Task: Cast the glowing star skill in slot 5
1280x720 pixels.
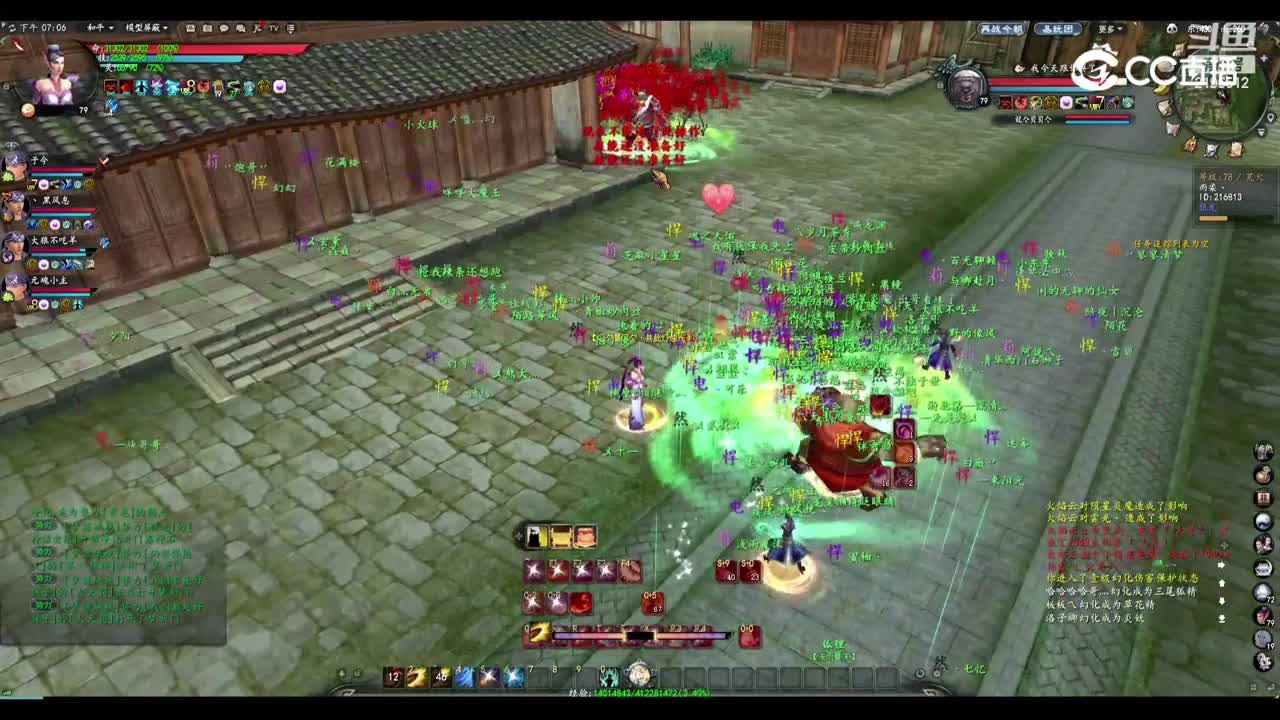Action: click(x=489, y=676)
